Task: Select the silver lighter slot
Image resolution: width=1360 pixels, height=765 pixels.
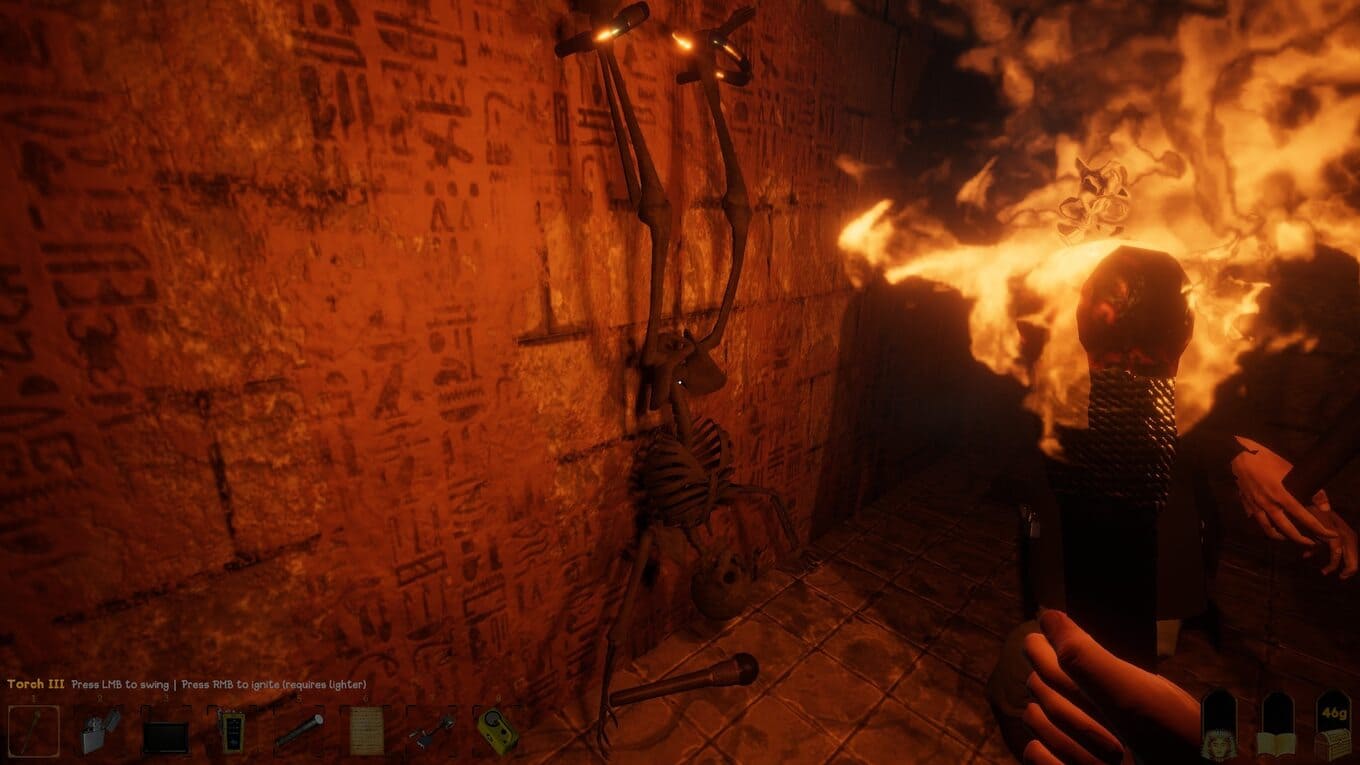Action: pyautogui.click(x=100, y=731)
